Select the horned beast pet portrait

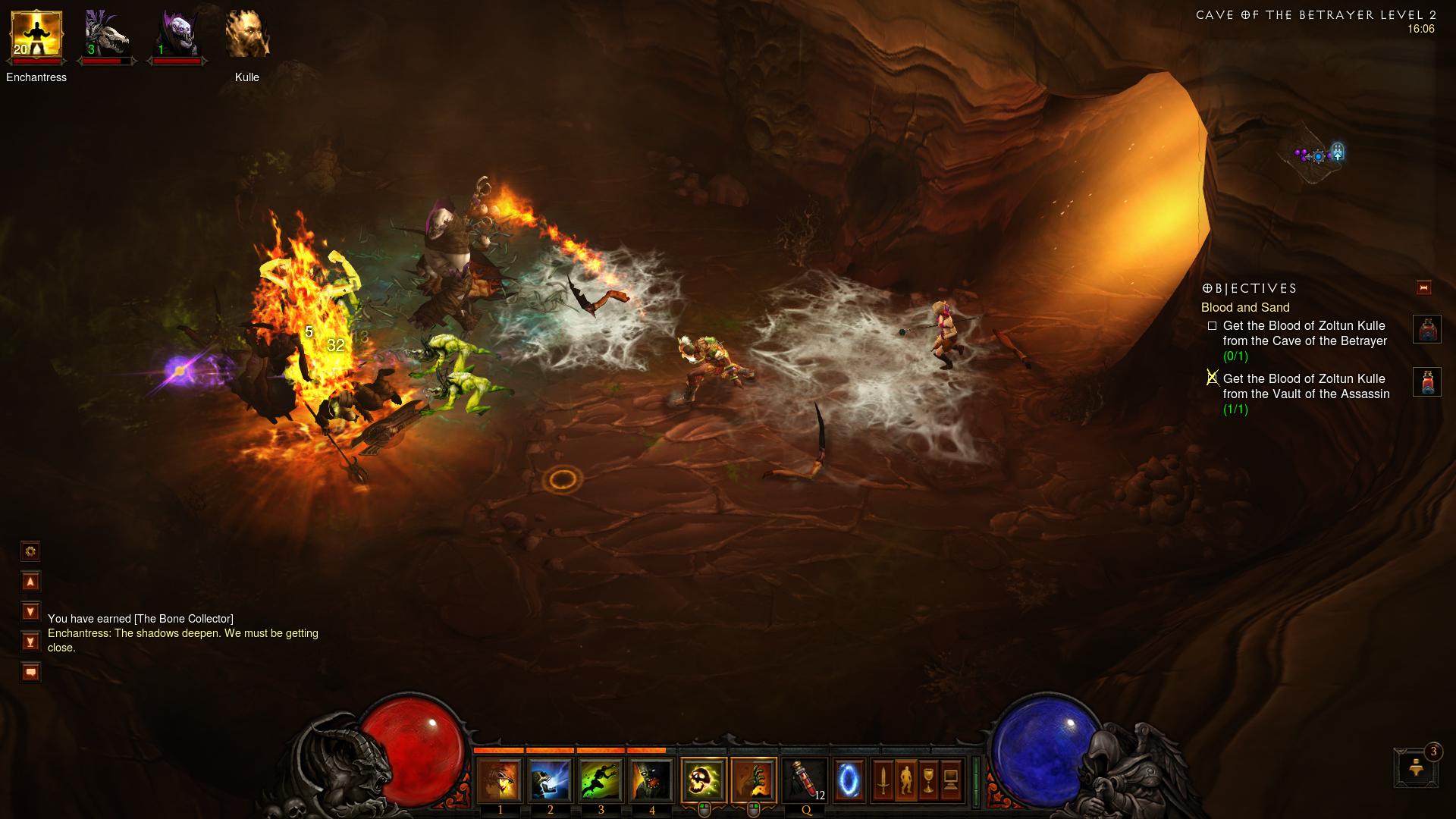point(105,35)
